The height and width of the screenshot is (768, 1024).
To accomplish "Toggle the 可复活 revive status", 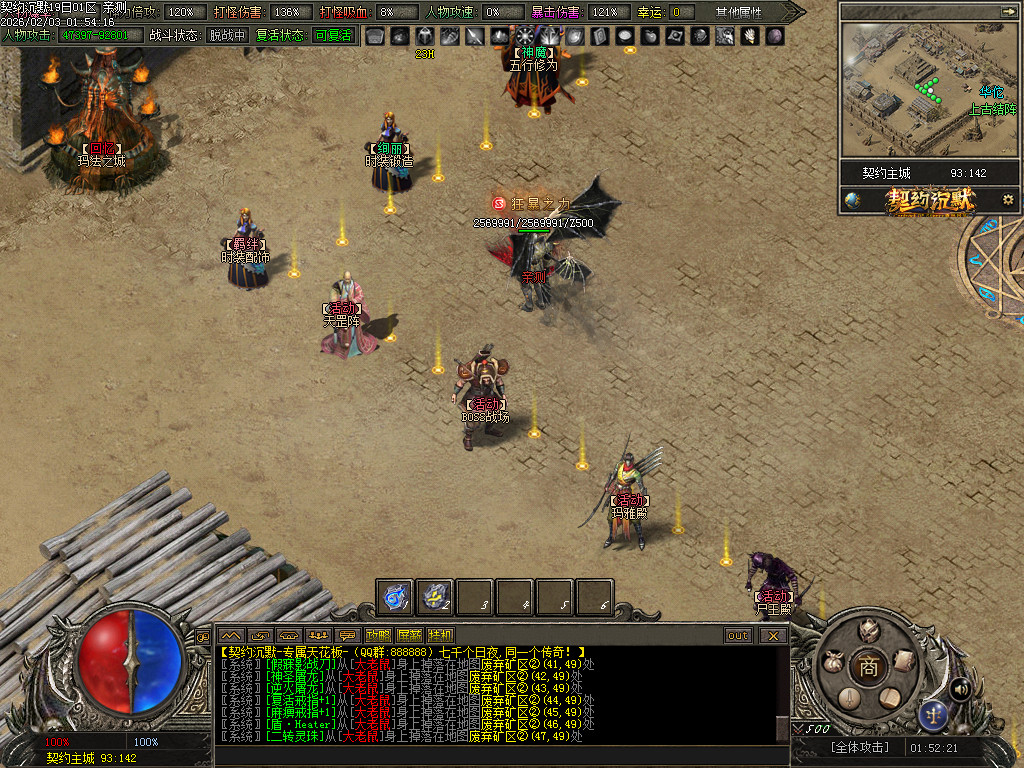I will point(332,35).
